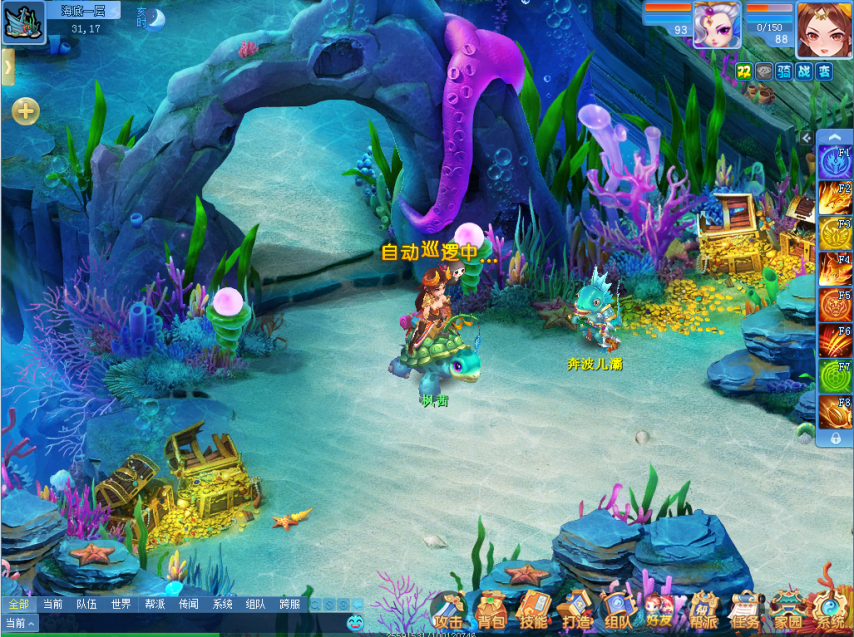Viewport: 854px width, 637px height.
Task: Use the F7 green turtle shell skill
Action: 834,376
